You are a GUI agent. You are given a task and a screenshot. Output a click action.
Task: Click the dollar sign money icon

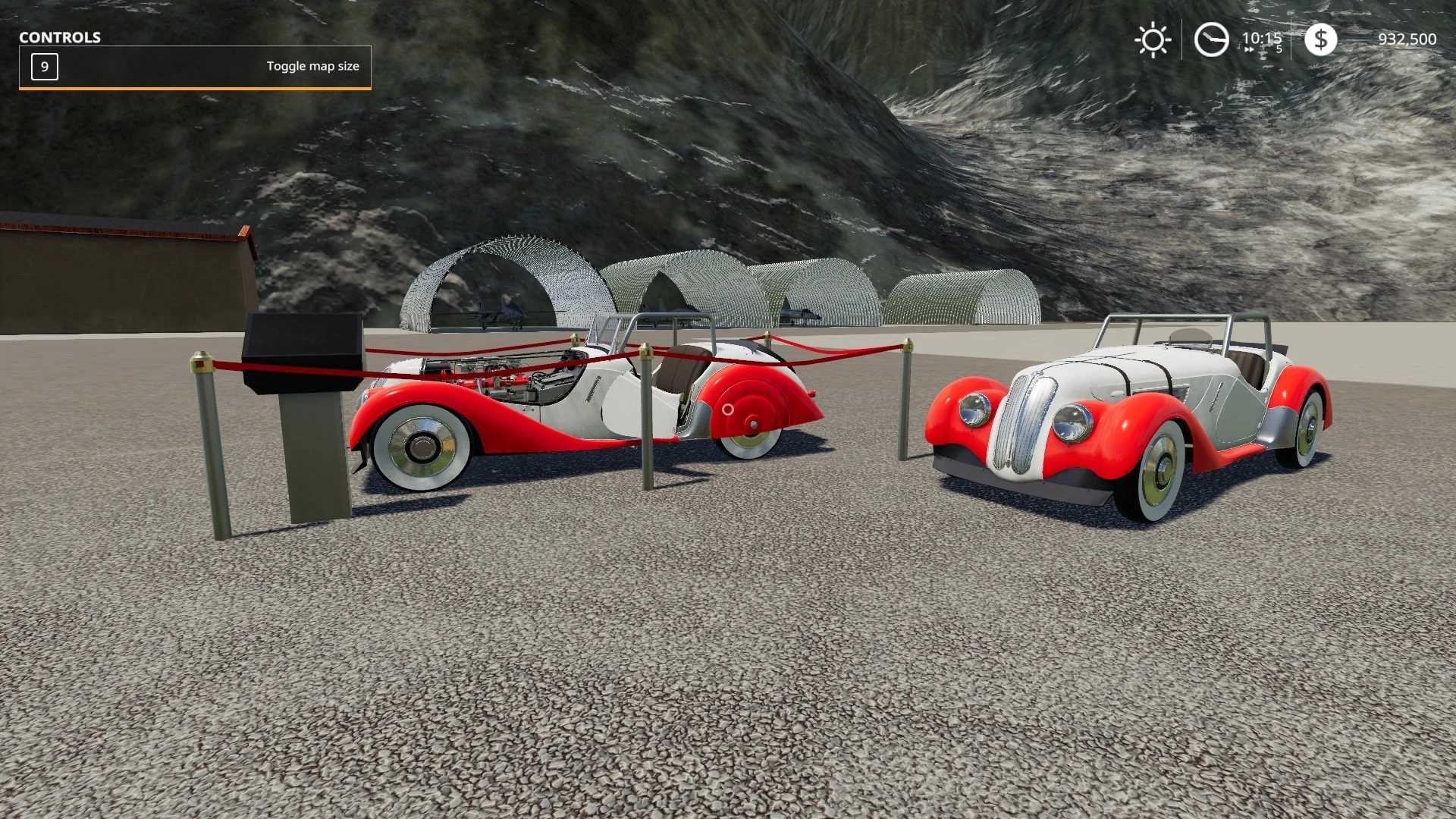click(1320, 39)
